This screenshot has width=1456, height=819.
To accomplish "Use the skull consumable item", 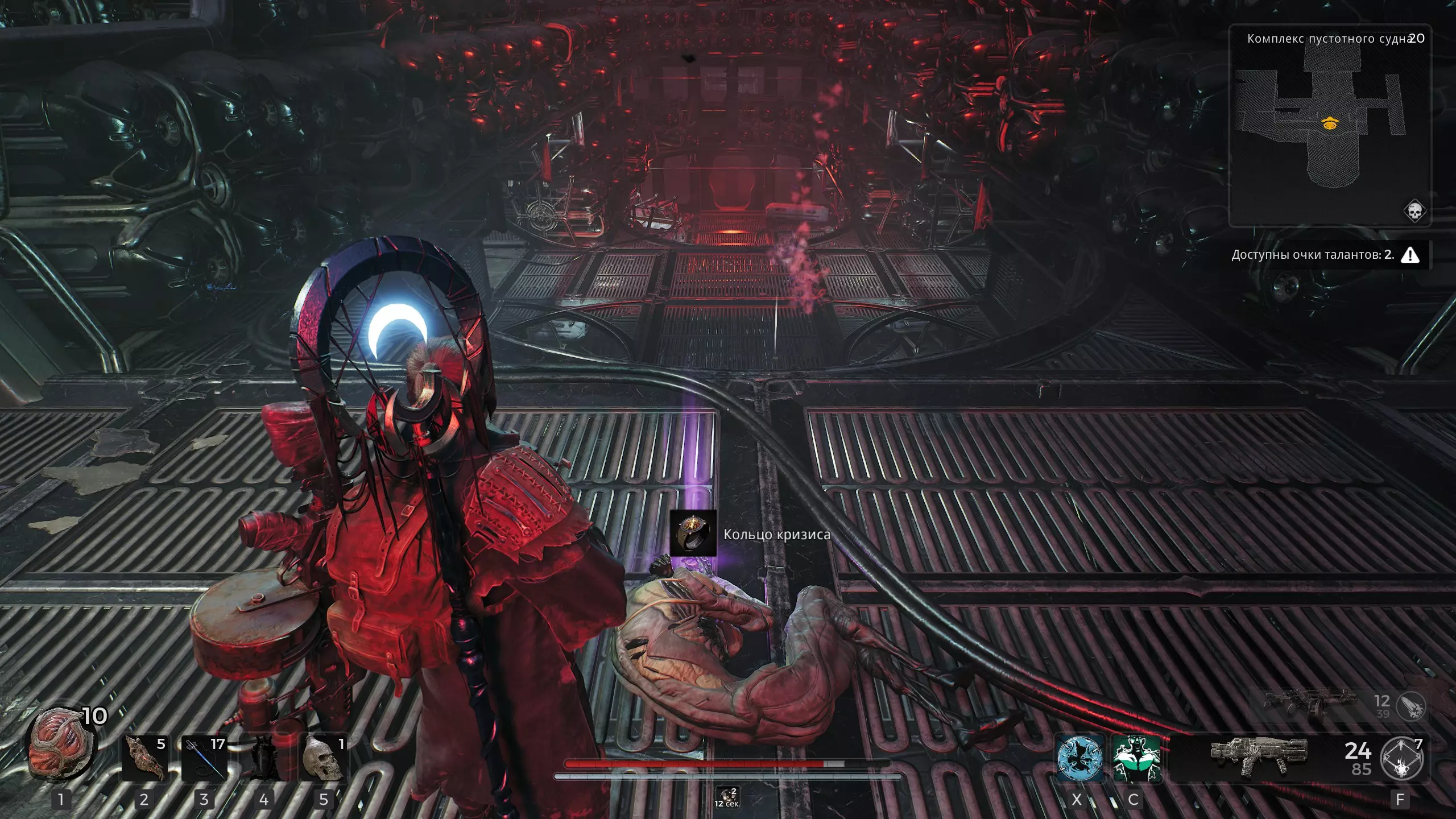I will pos(323,759).
